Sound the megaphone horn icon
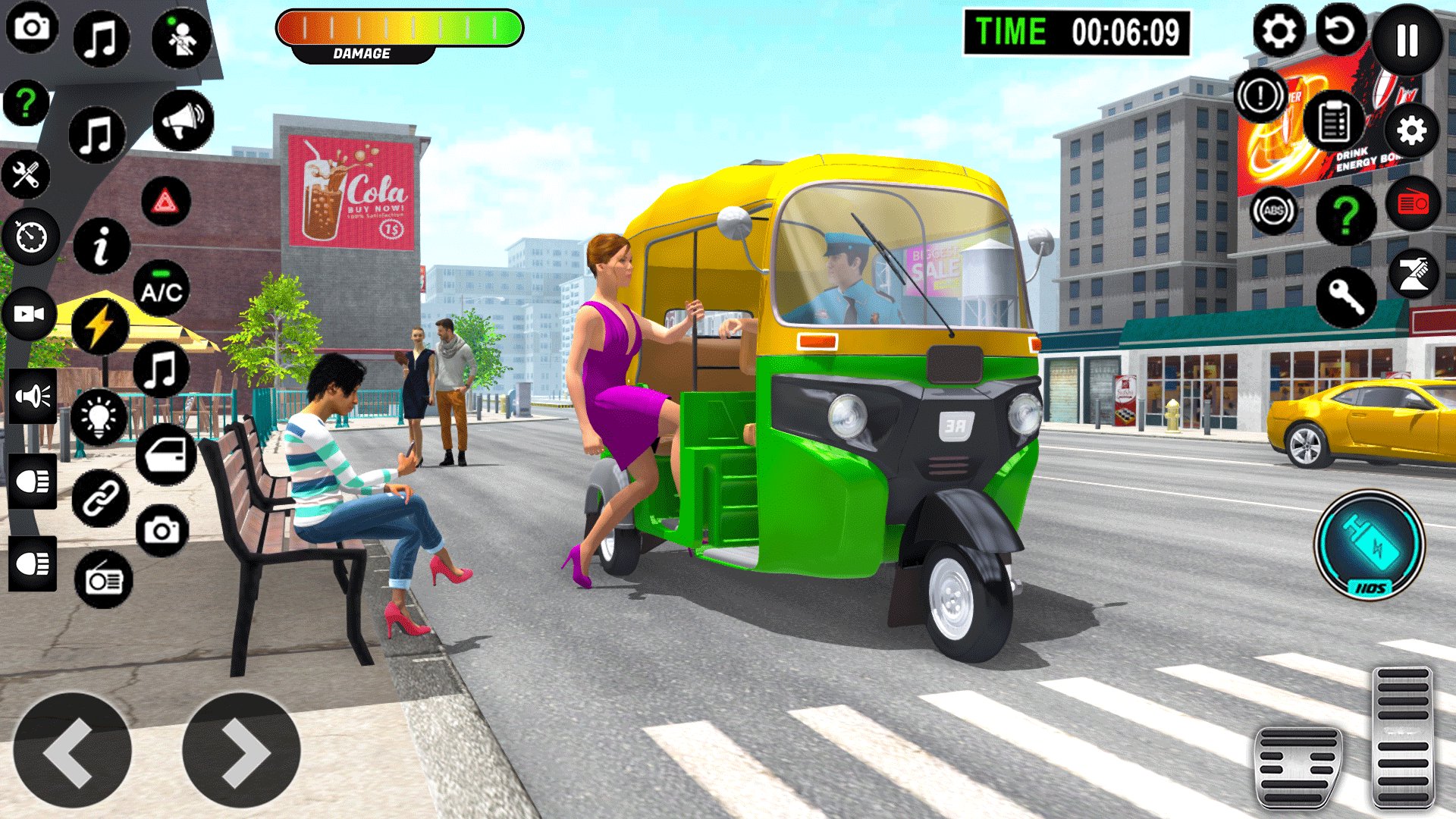Image resolution: width=1456 pixels, height=819 pixels. [183, 121]
